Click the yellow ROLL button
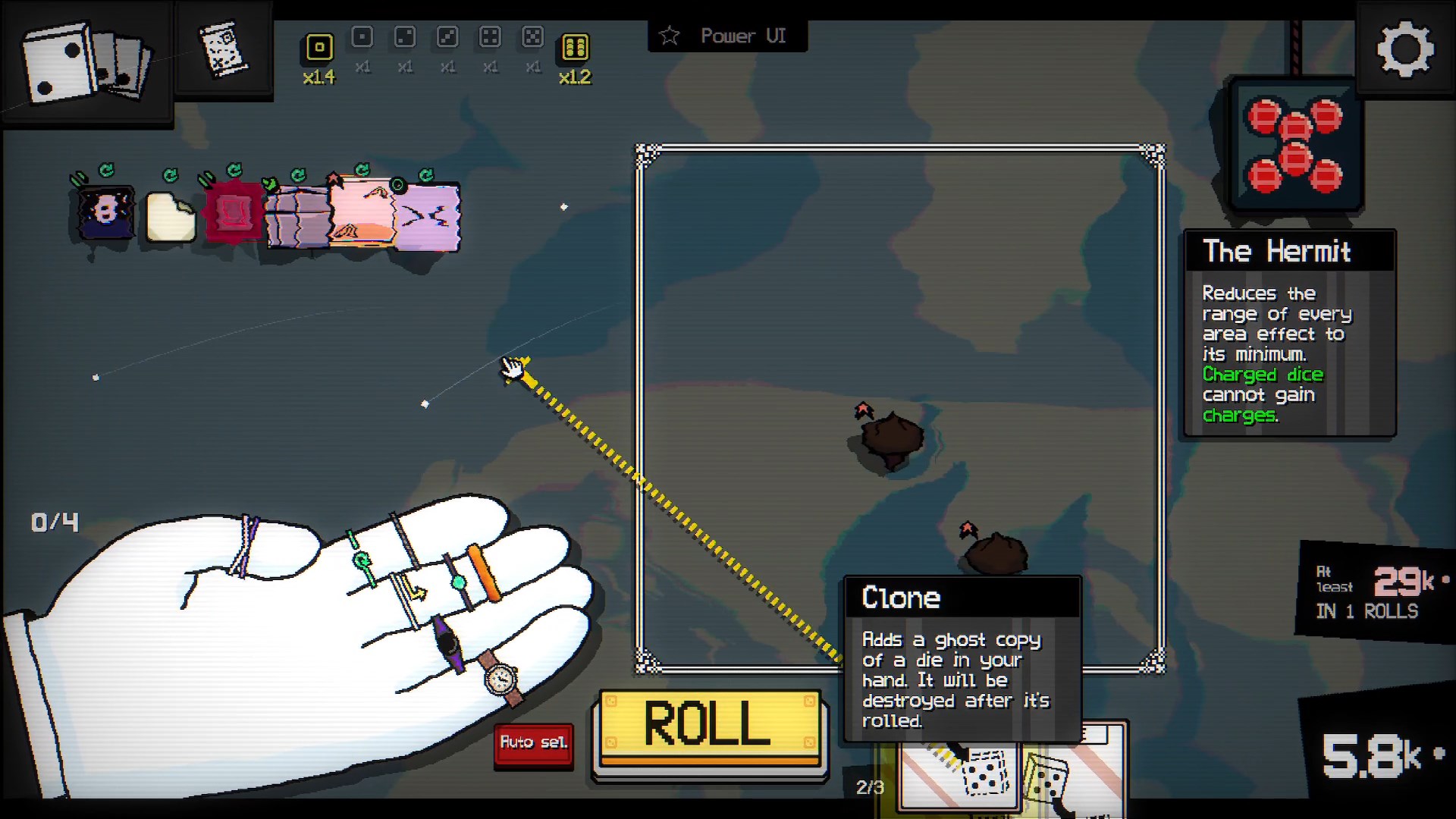 pos(708,726)
